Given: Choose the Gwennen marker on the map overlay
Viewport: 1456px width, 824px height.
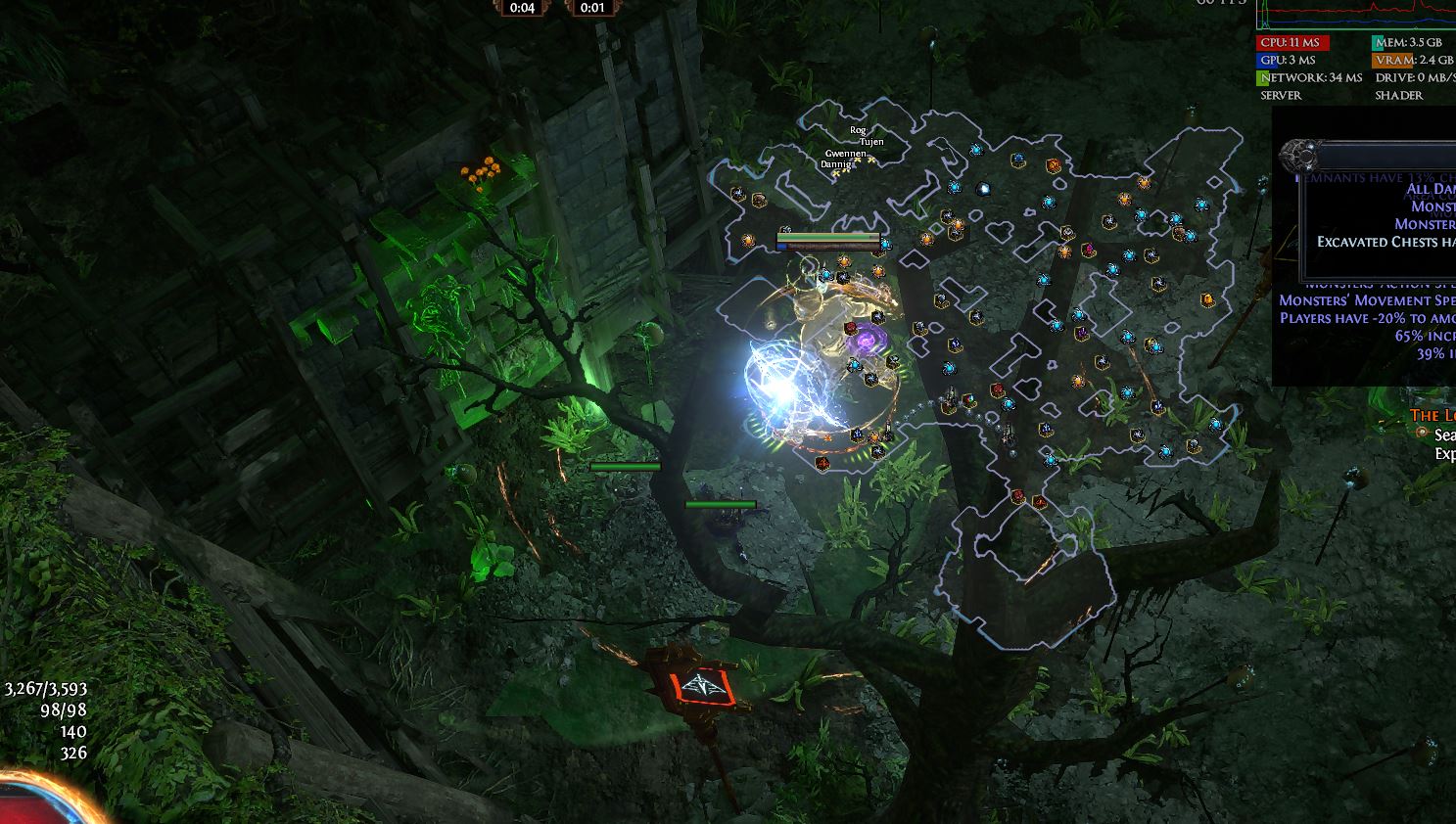Looking at the screenshot, I should [x=845, y=154].
